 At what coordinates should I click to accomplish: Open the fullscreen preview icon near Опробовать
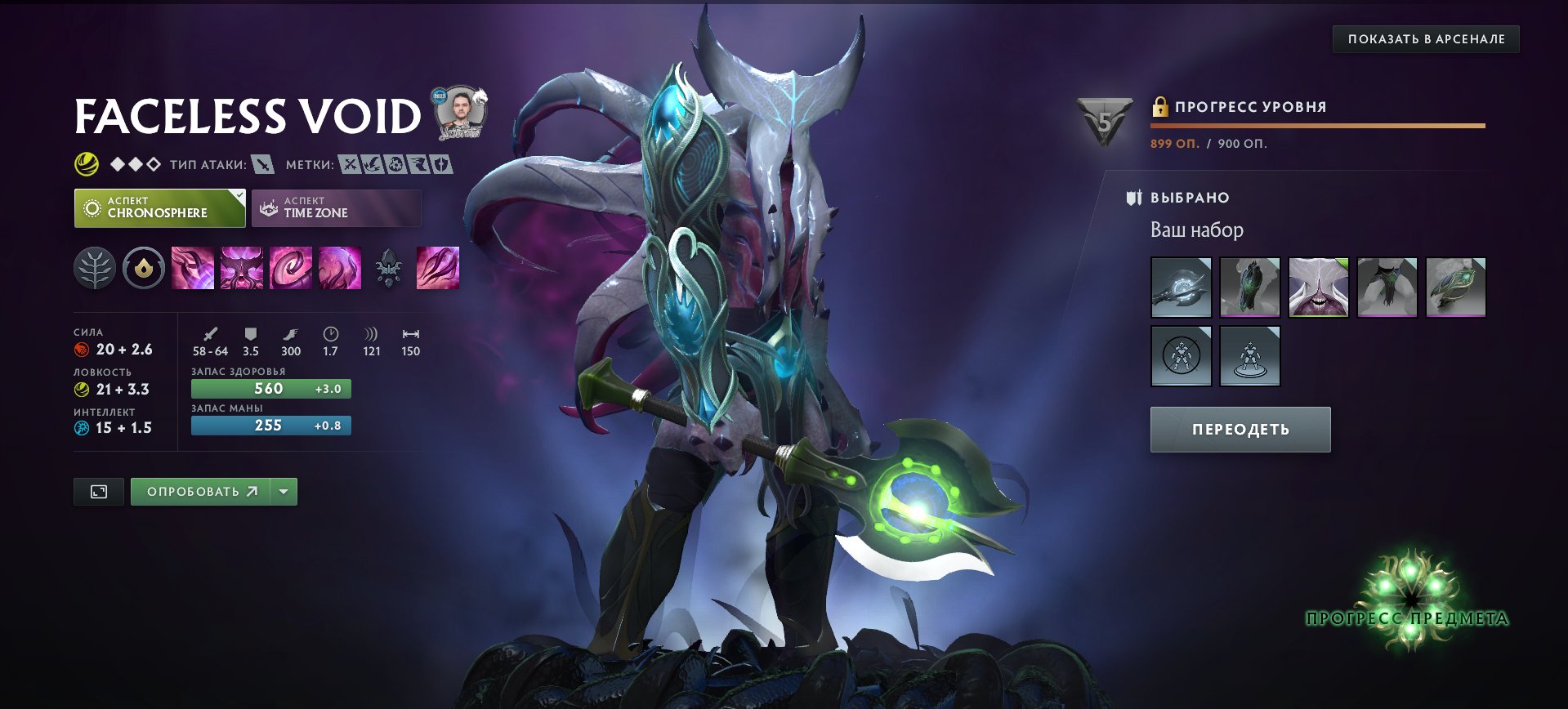[x=98, y=491]
